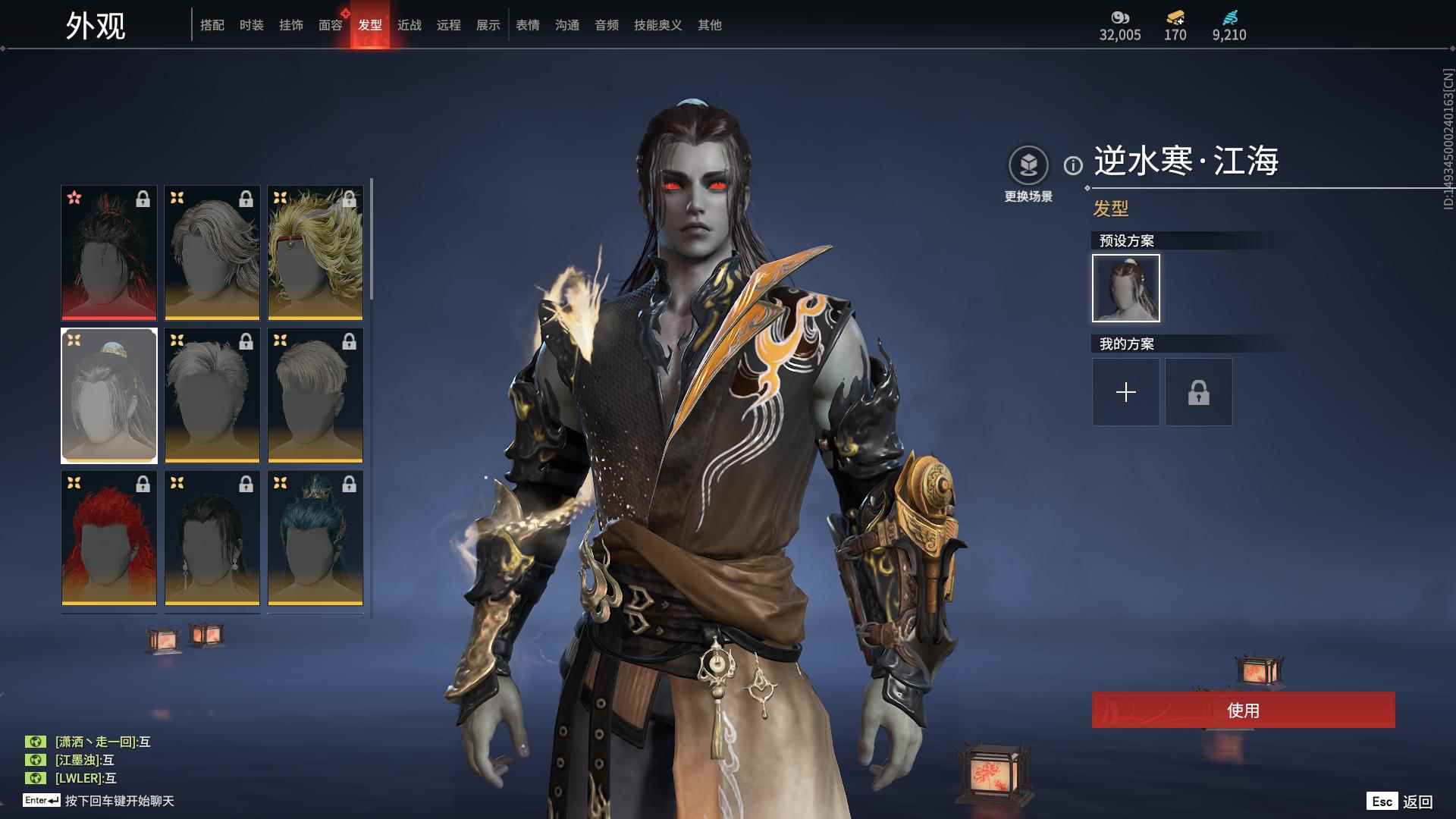Screen dimensions: 1456x819
Task: Select the curly blonde hairstyle with red headband
Action: click(315, 253)
